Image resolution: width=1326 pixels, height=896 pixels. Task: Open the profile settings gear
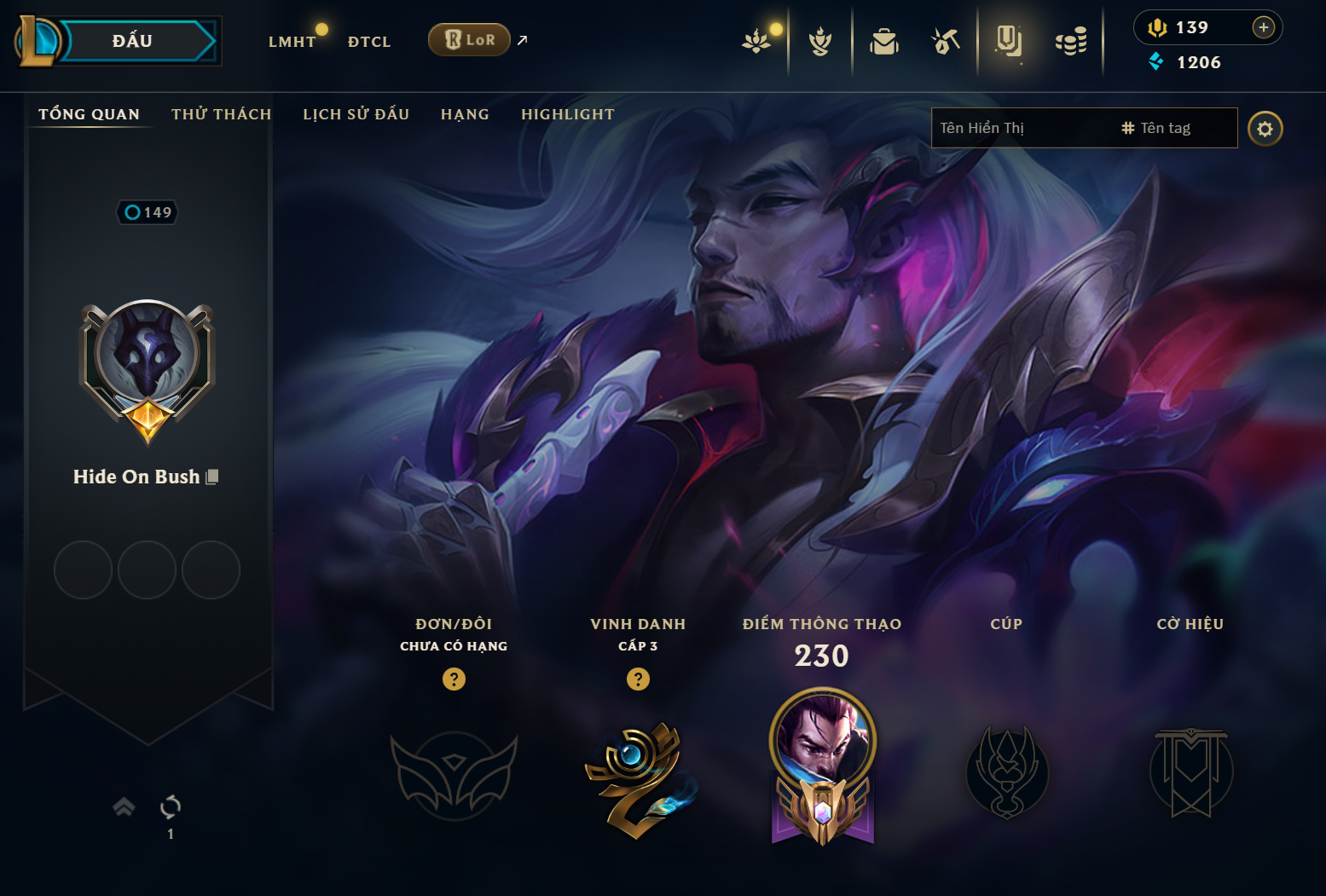(x=1265, y=129)
